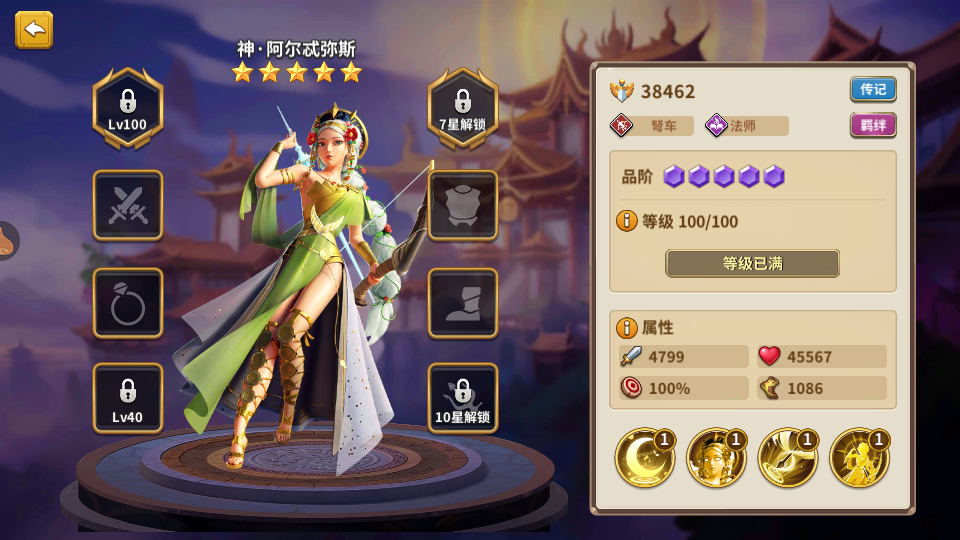View the golden archer silhouette skill
The image size is (960, 540).
tap(859, 458)
